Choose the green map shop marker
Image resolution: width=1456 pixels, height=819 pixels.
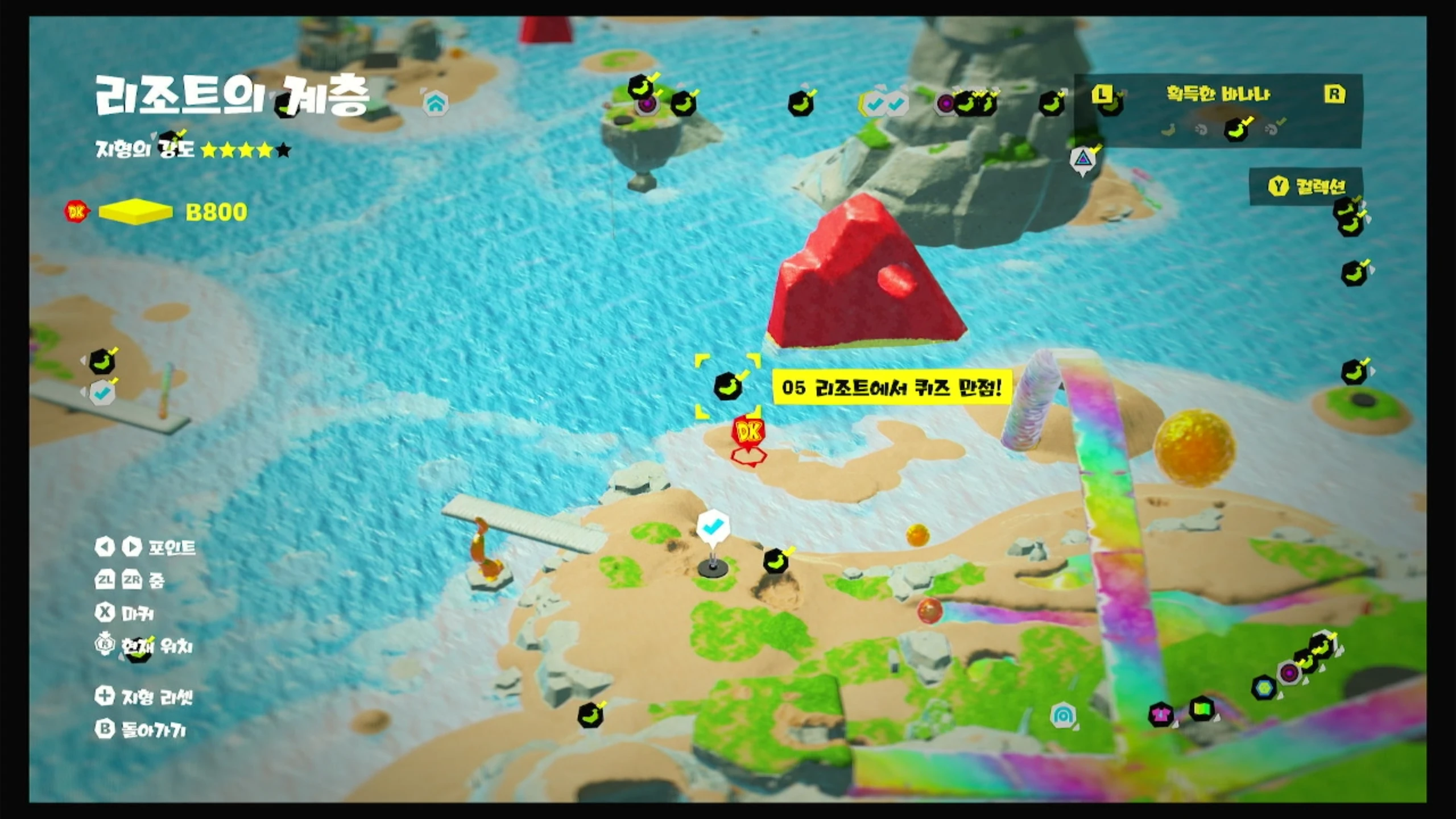[x=1201, y=709]
